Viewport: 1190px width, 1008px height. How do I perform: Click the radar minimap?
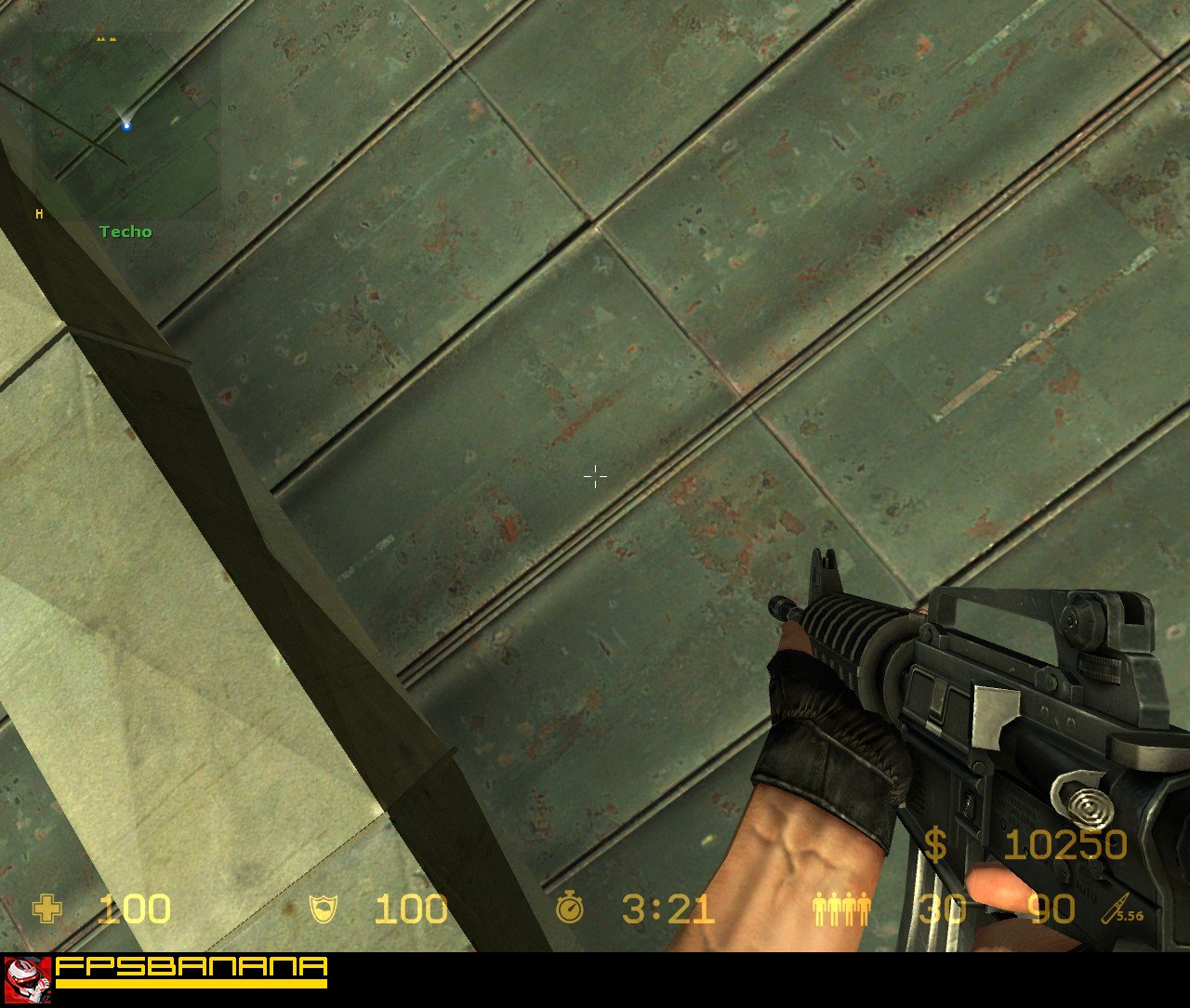point(127,126)
